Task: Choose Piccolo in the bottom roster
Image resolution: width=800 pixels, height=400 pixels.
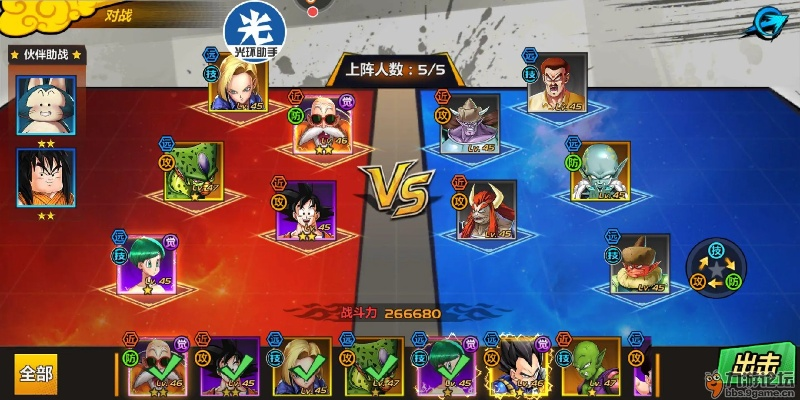Action: pyautogui.click(x=591, y=368)
